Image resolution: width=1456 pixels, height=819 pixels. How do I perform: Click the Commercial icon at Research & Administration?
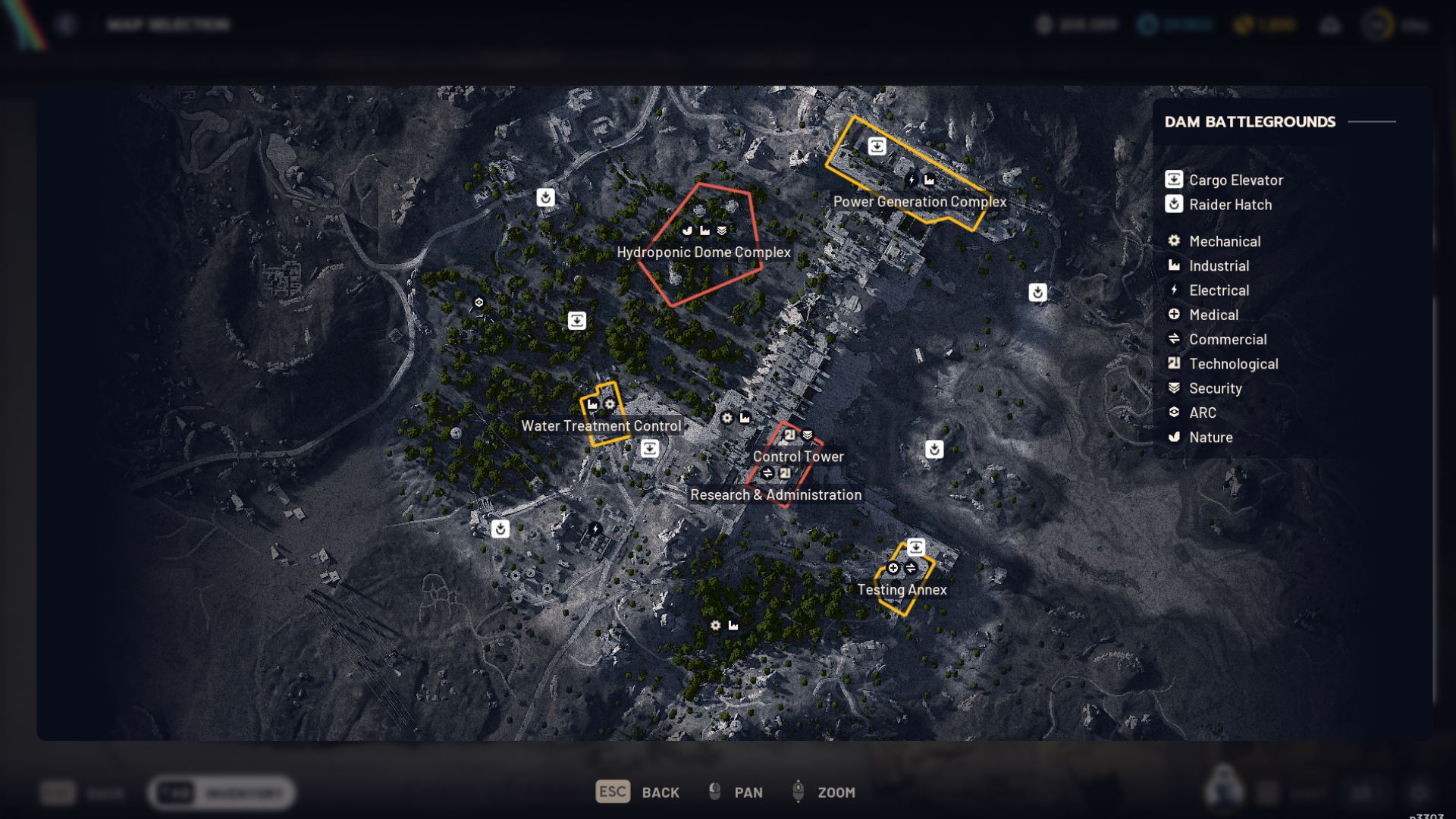(x=767, y=472)
